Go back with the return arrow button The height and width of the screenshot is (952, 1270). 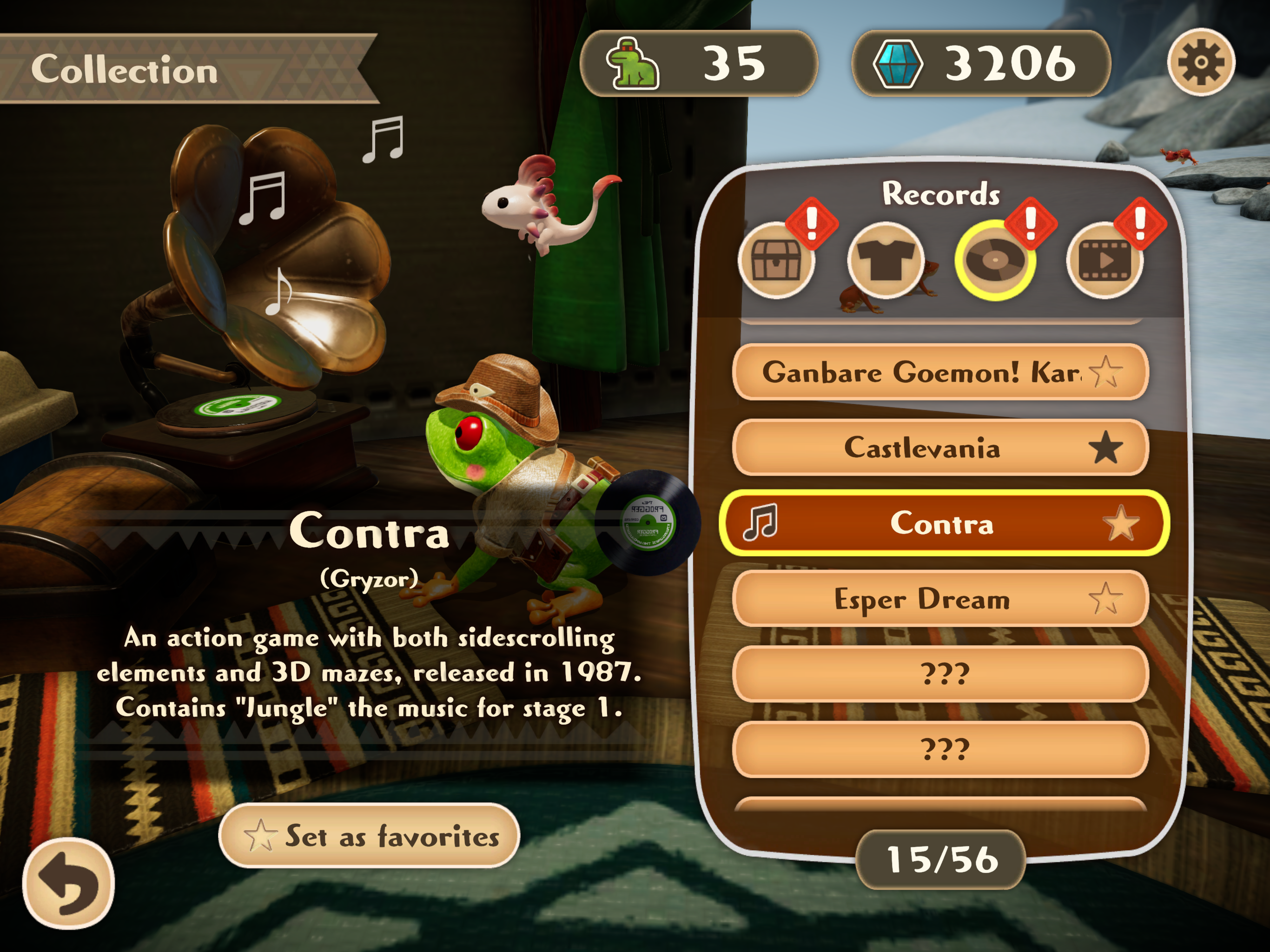68,883
